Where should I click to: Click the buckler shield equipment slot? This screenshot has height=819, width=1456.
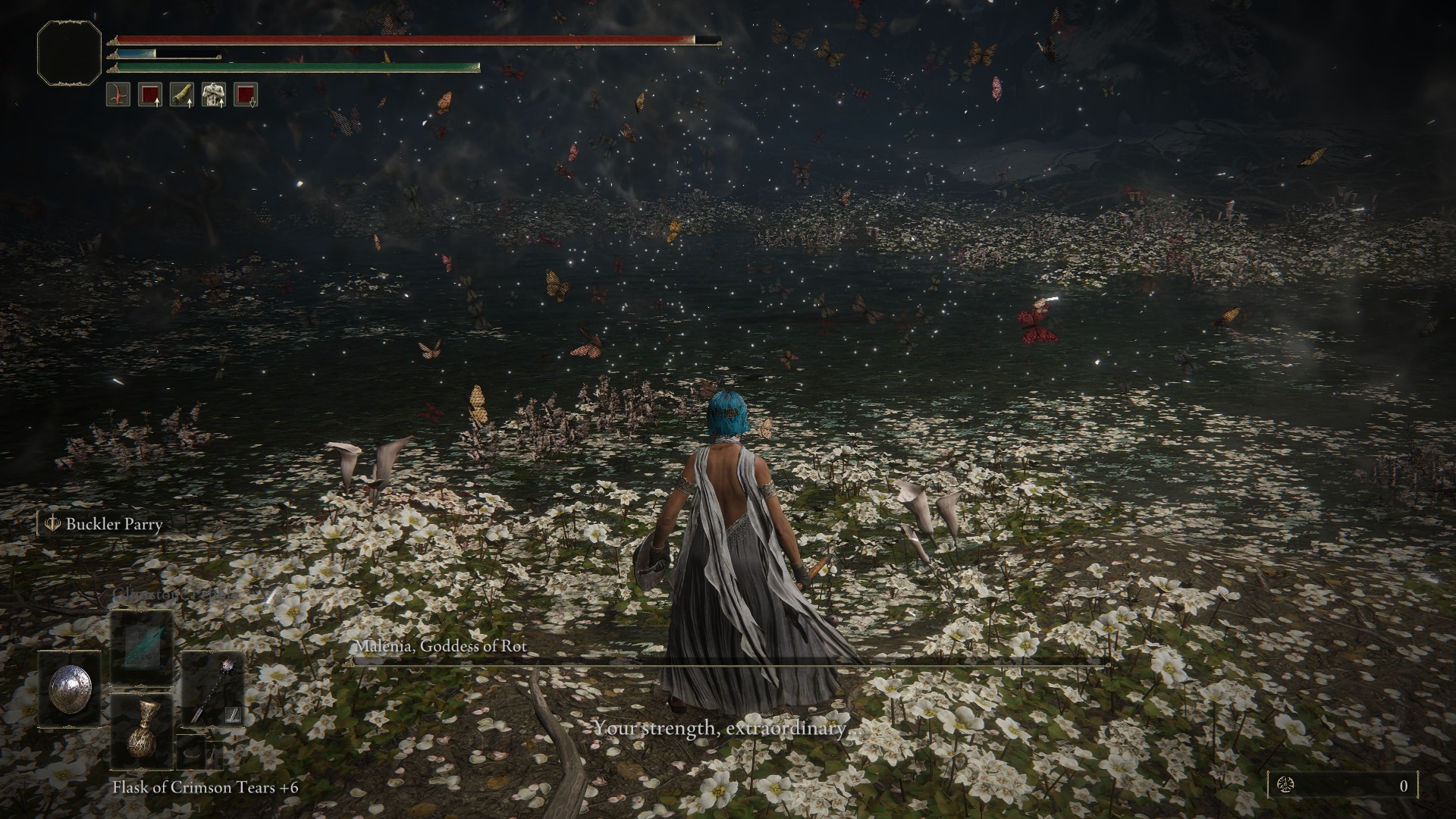tap(69, 690)
